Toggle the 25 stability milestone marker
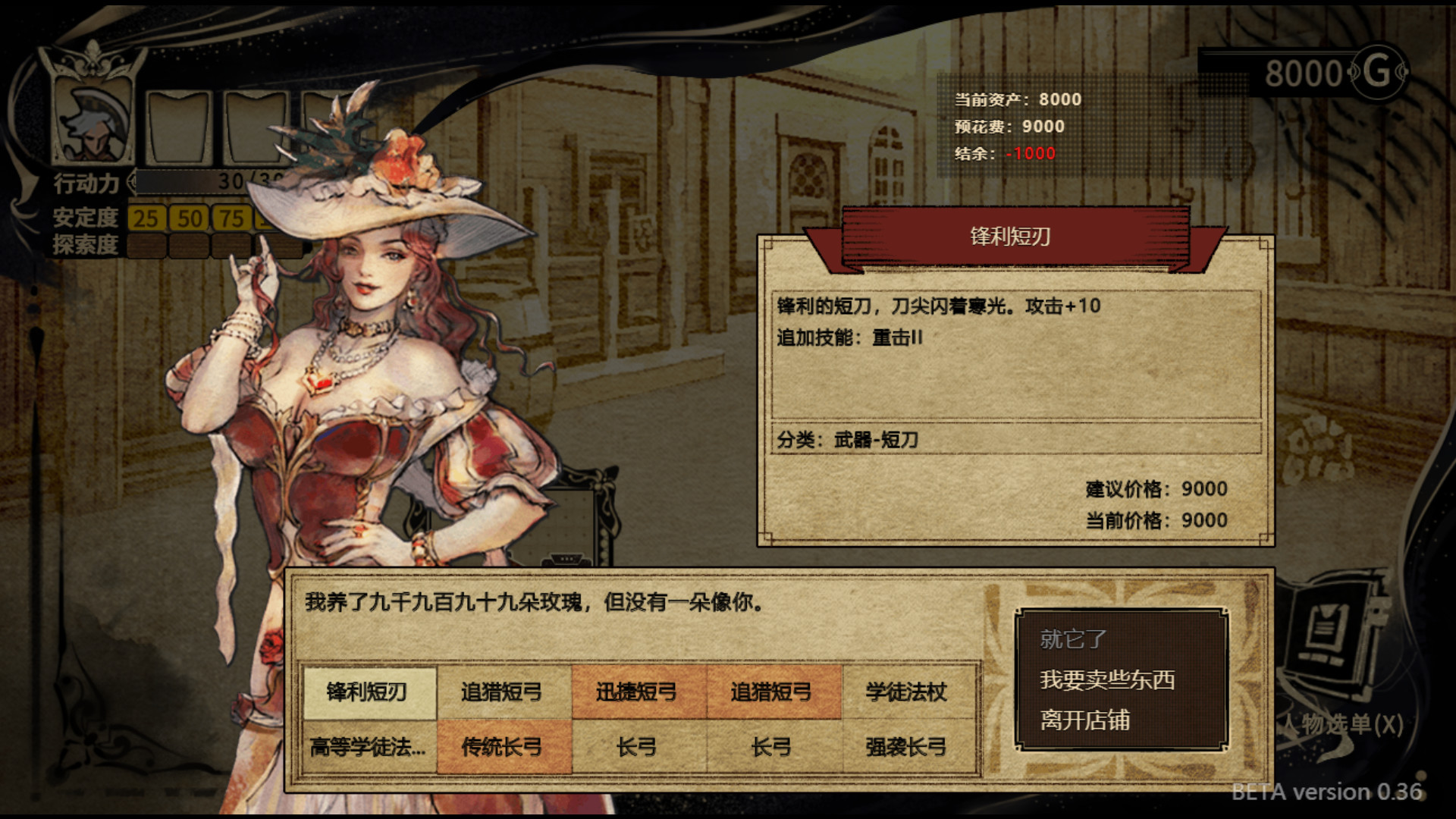The width and height of the screenshot is (1456, 819). click(x=147, y=218)
